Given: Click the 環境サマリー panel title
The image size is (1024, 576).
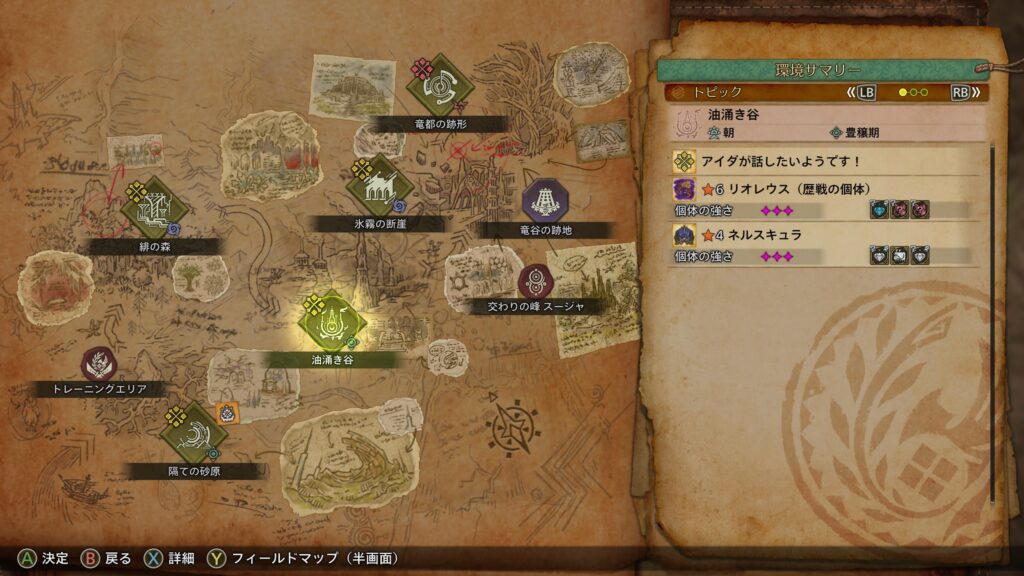Looking at the screenshot, I should tap(816, 70).
